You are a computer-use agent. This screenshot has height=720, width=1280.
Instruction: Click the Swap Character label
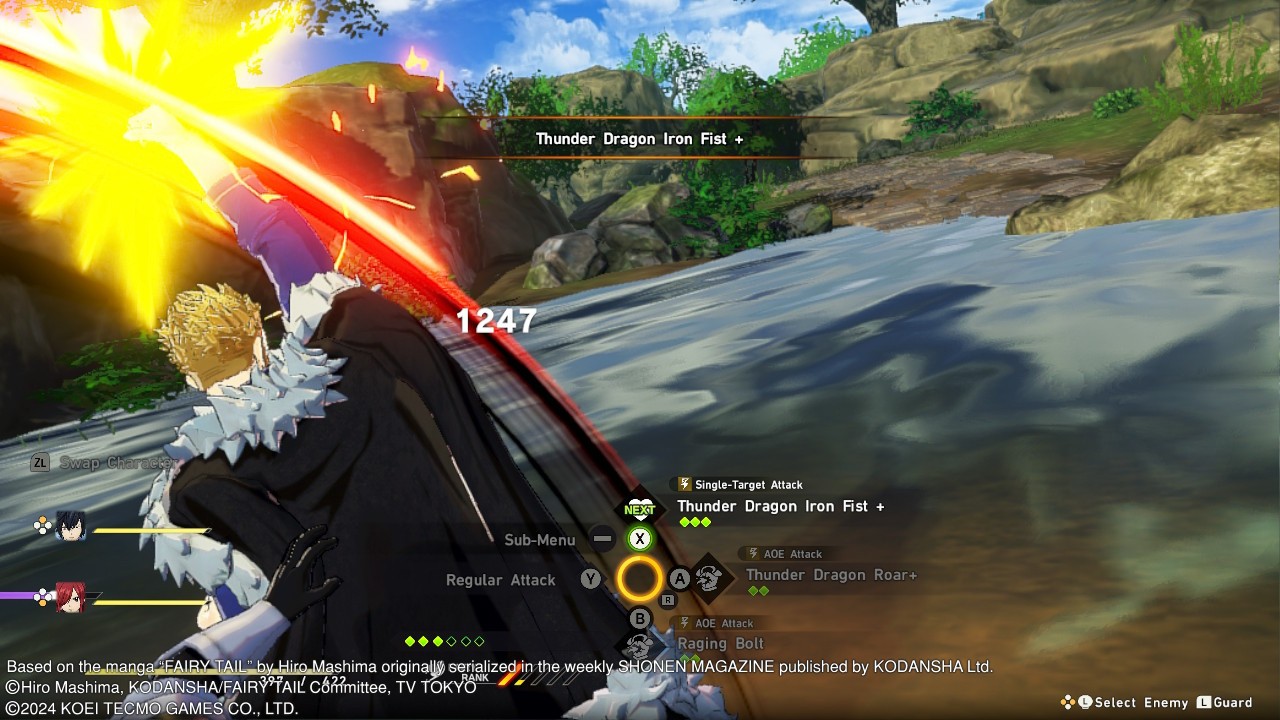(116, 463)
